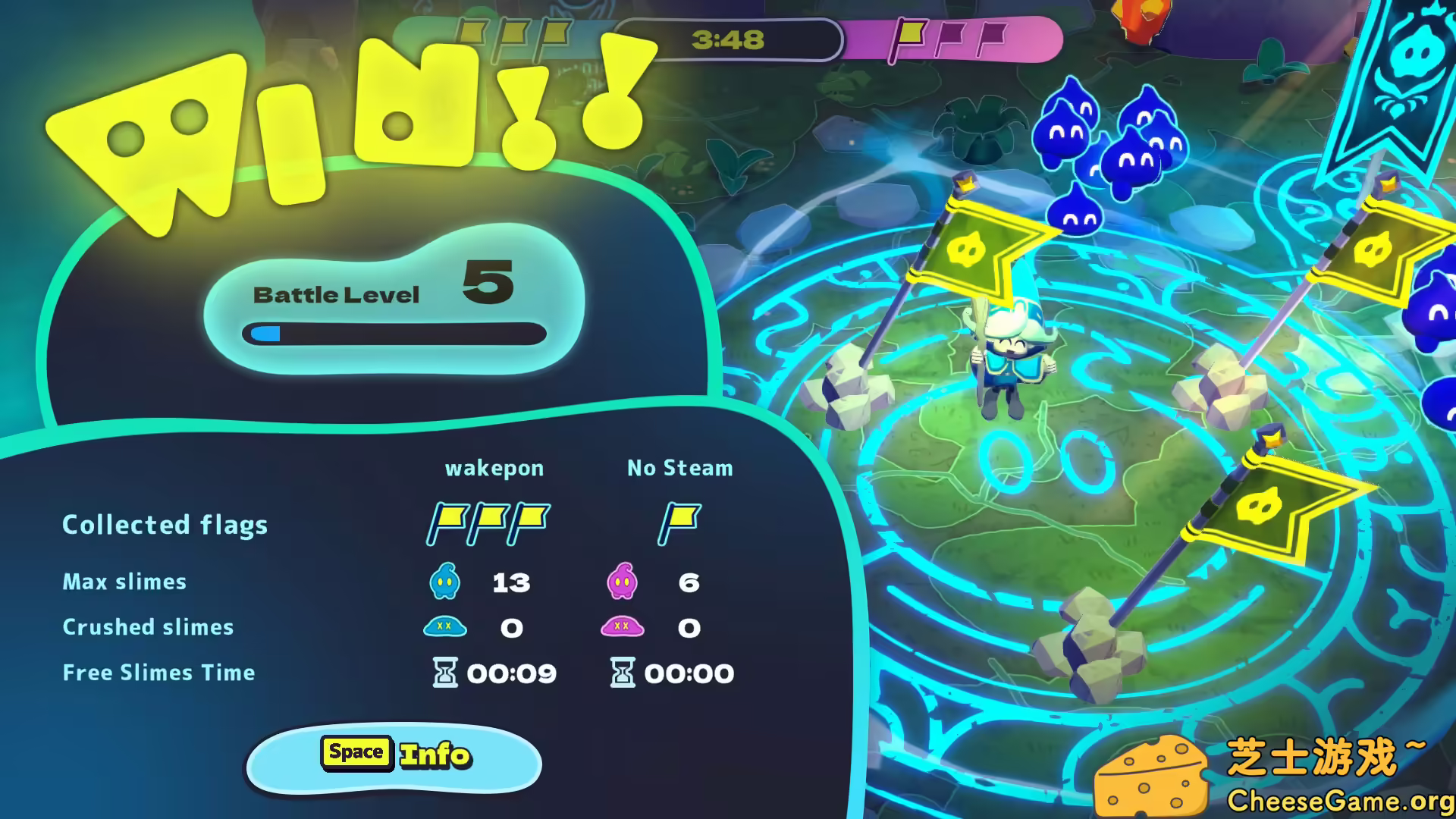
Task: Select the No Steam player name heading
Action: click(679, 468)
